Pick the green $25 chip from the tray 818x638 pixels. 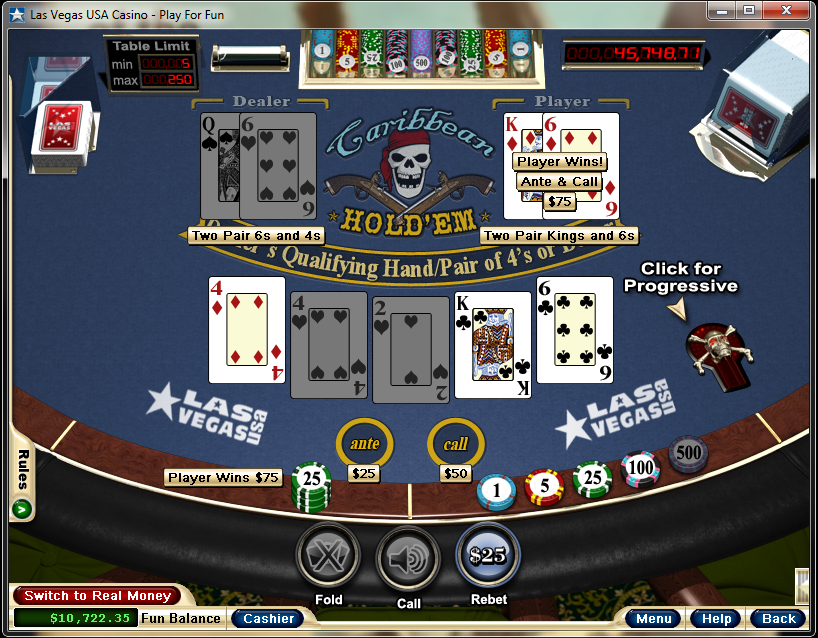(x=593, y=479)
